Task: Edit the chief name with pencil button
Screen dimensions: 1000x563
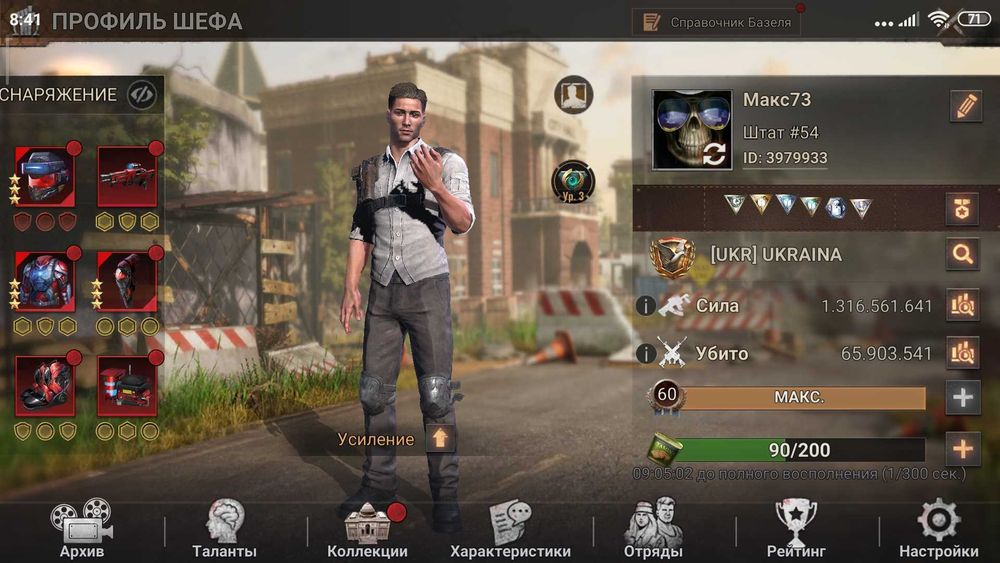Action: pos(965,106)
